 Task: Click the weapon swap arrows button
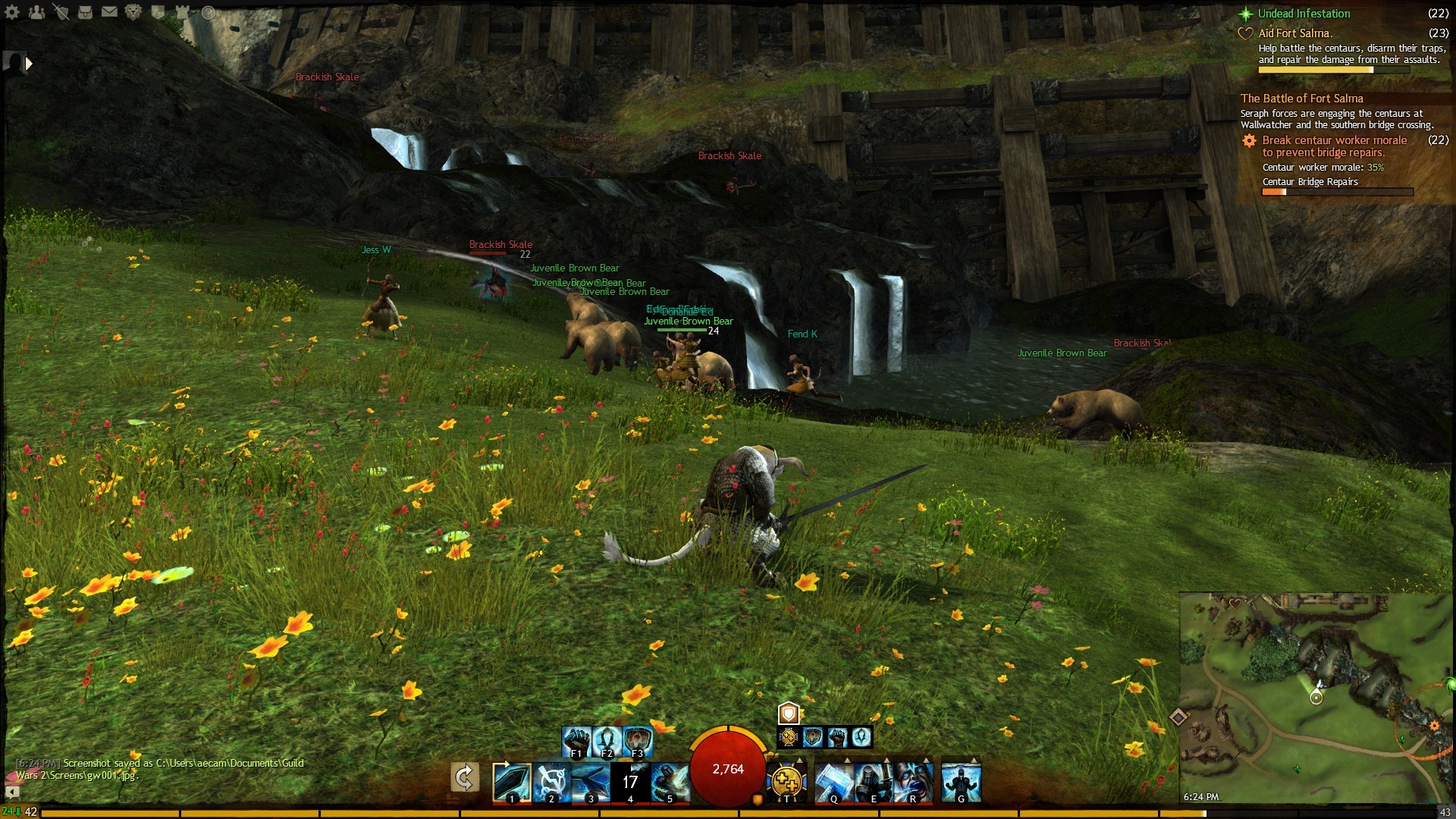(464, 777)
